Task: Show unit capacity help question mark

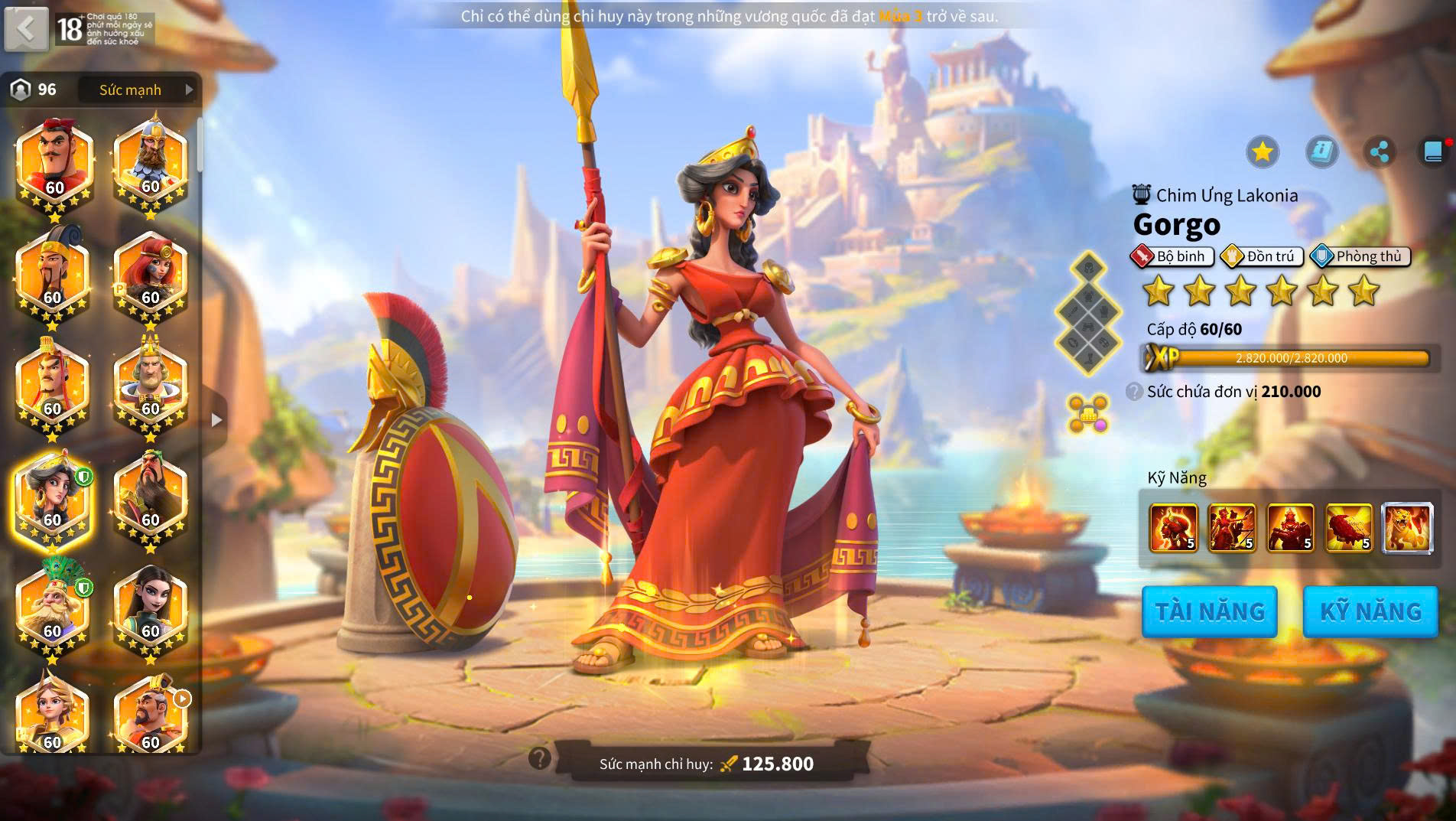Action: tap(1134, 392)
